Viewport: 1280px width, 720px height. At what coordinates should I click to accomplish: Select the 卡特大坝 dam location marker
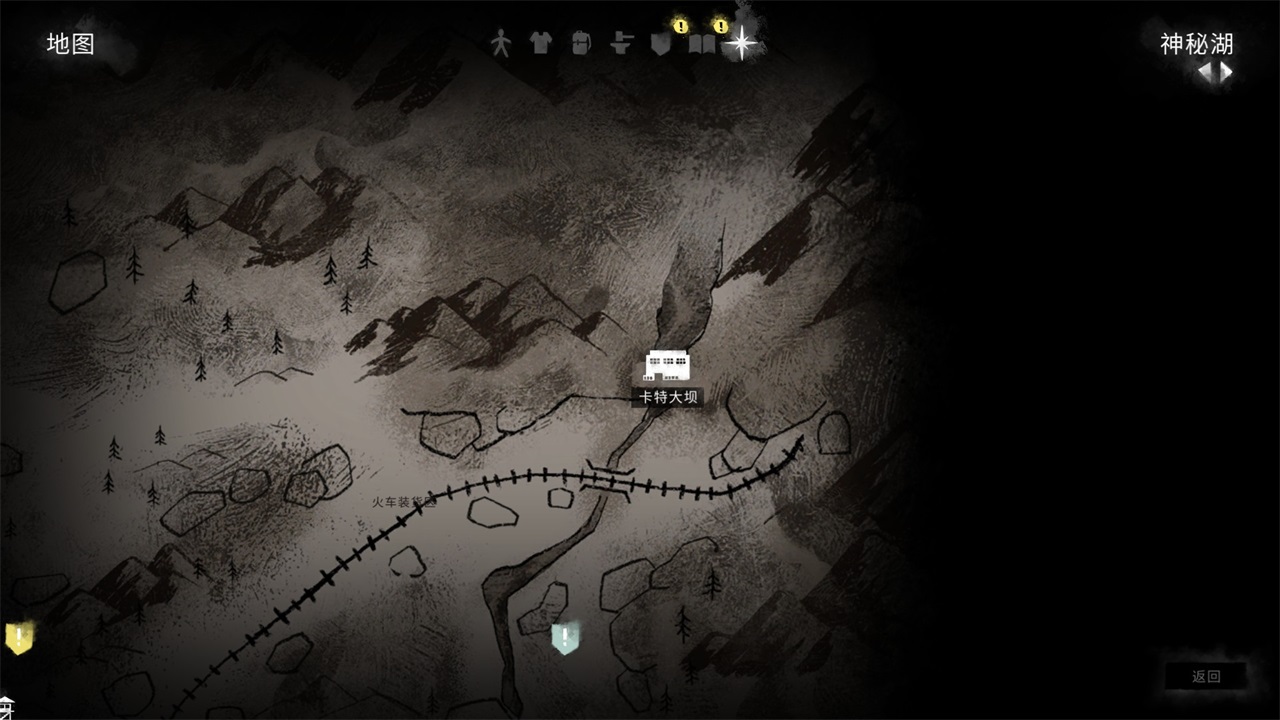[667, 366]
